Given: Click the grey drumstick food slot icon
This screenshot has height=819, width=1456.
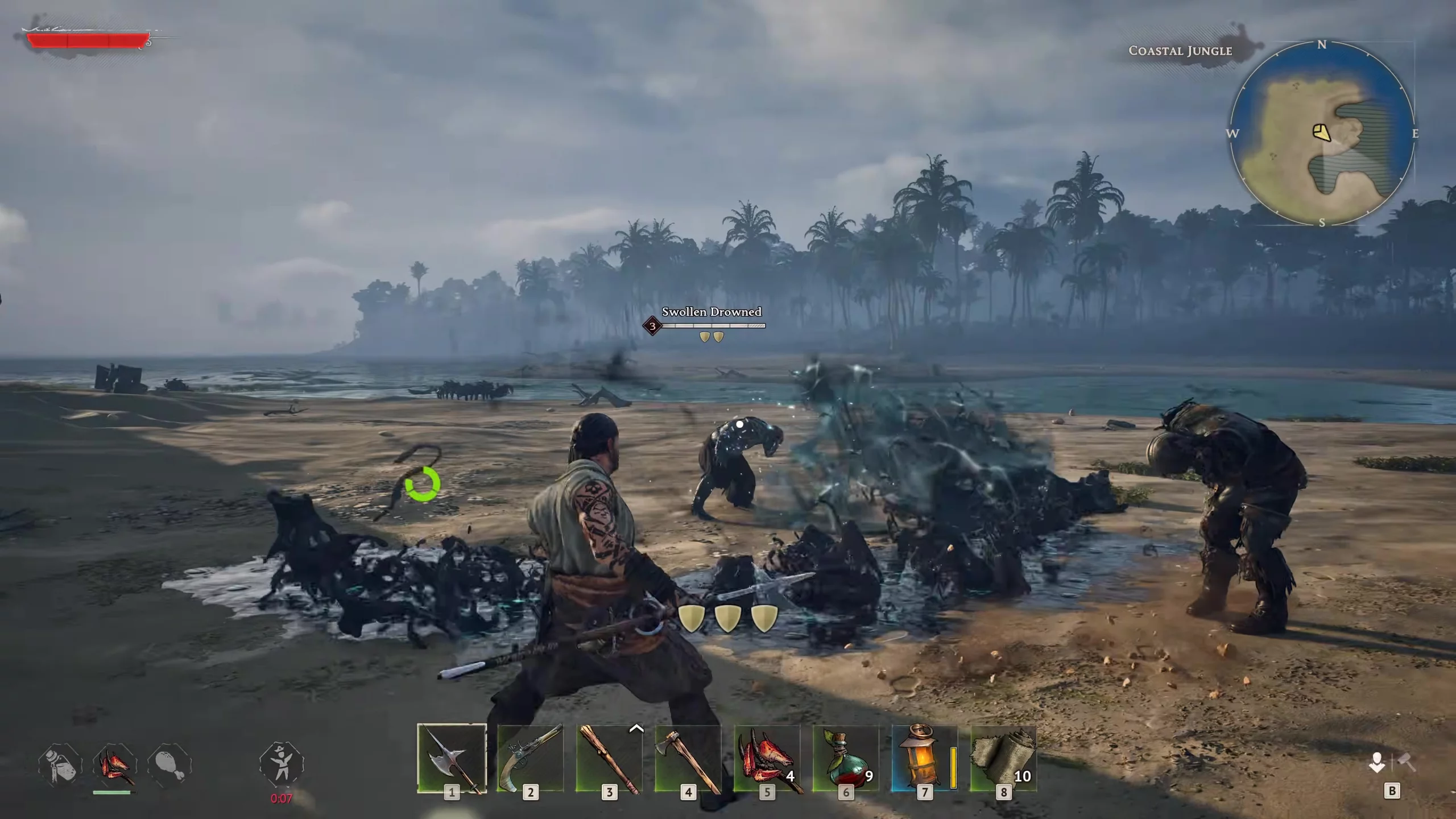Looking at the screenshot, I should point(169,764).
